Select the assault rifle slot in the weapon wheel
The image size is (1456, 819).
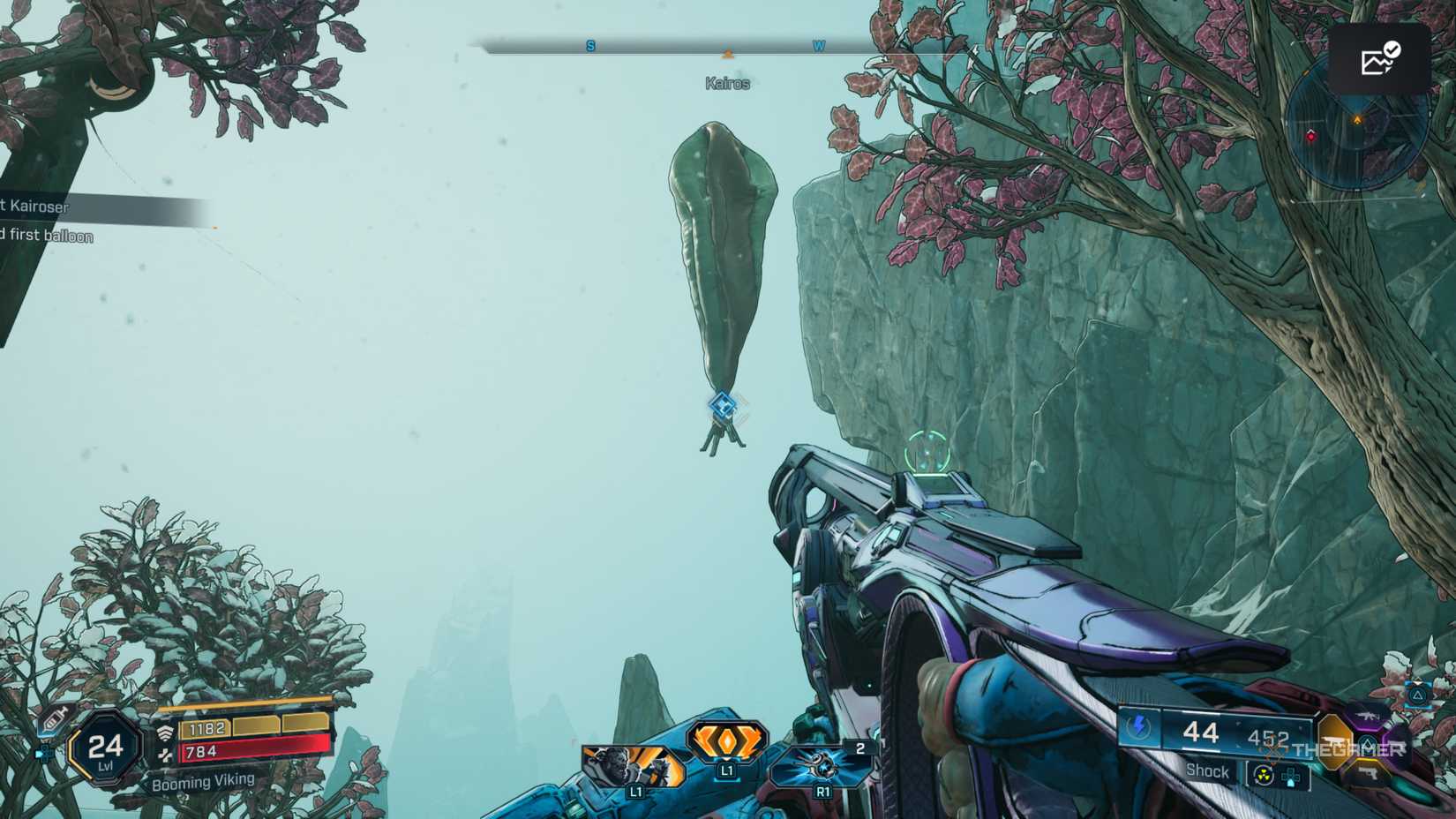pyautogui.click(x=1368, y=718)
